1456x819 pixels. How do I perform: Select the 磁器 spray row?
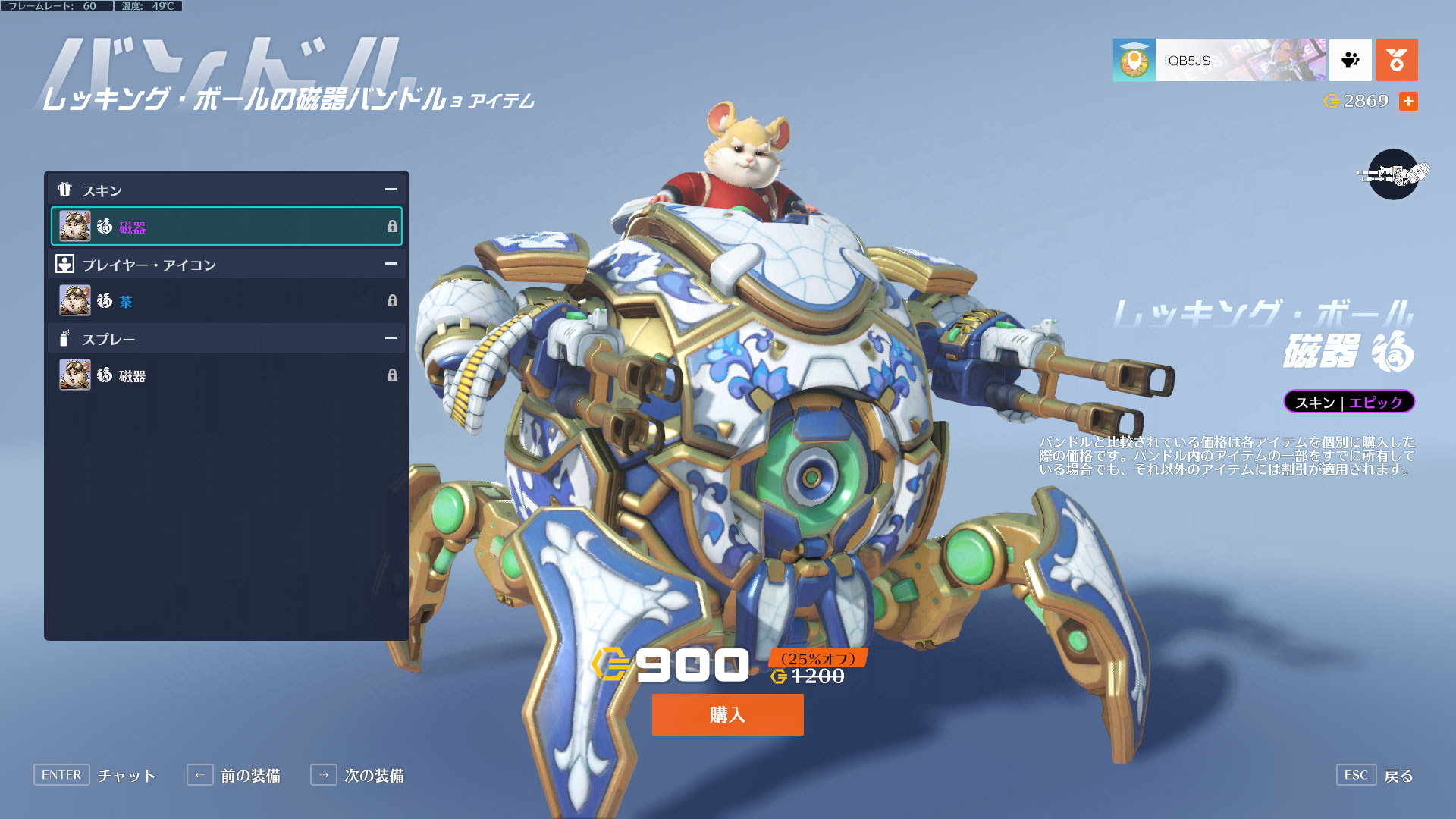pyautogui.click(x=226, y=375)
